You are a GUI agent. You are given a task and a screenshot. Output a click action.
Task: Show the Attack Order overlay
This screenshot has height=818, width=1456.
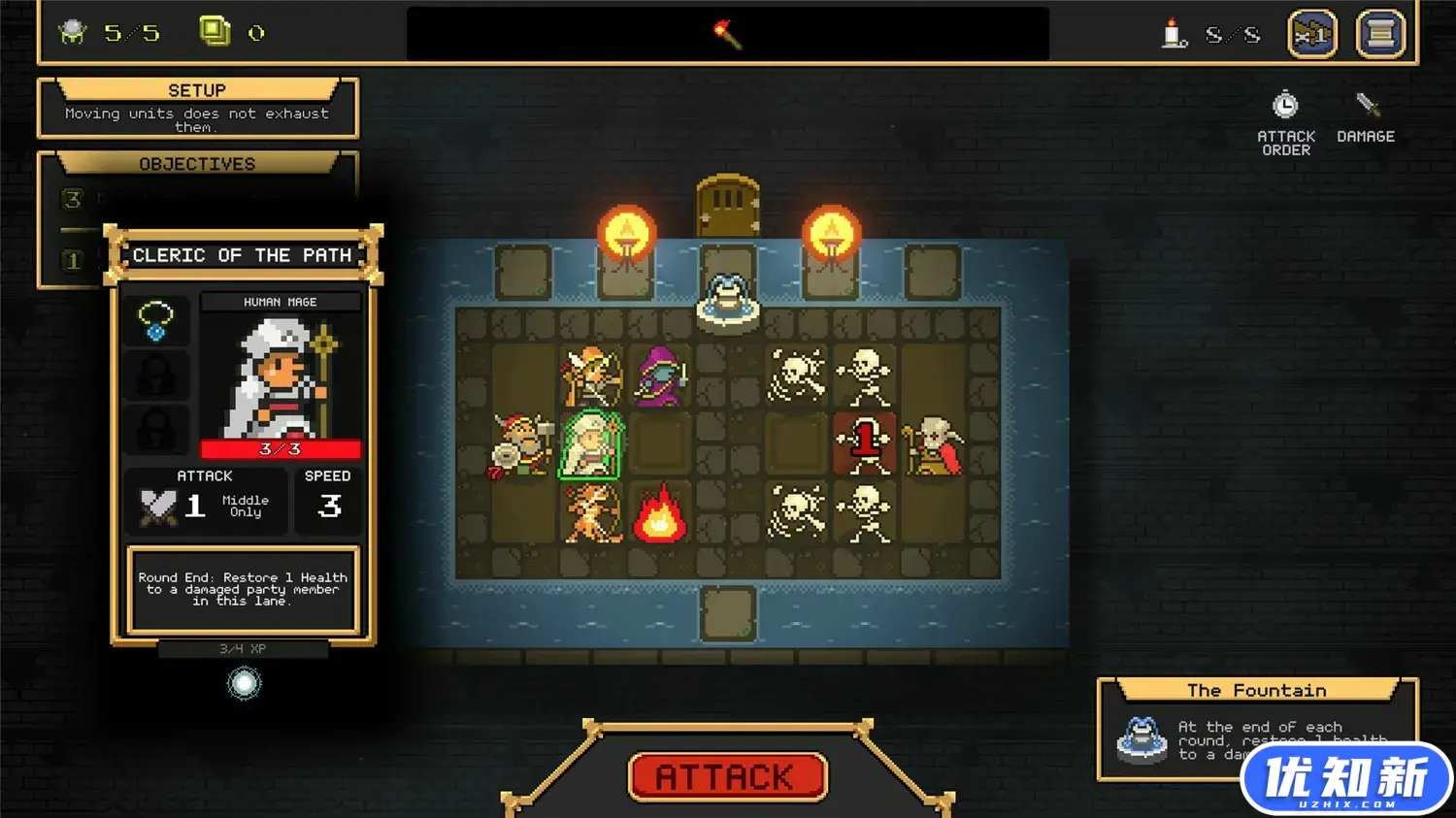1285,122
